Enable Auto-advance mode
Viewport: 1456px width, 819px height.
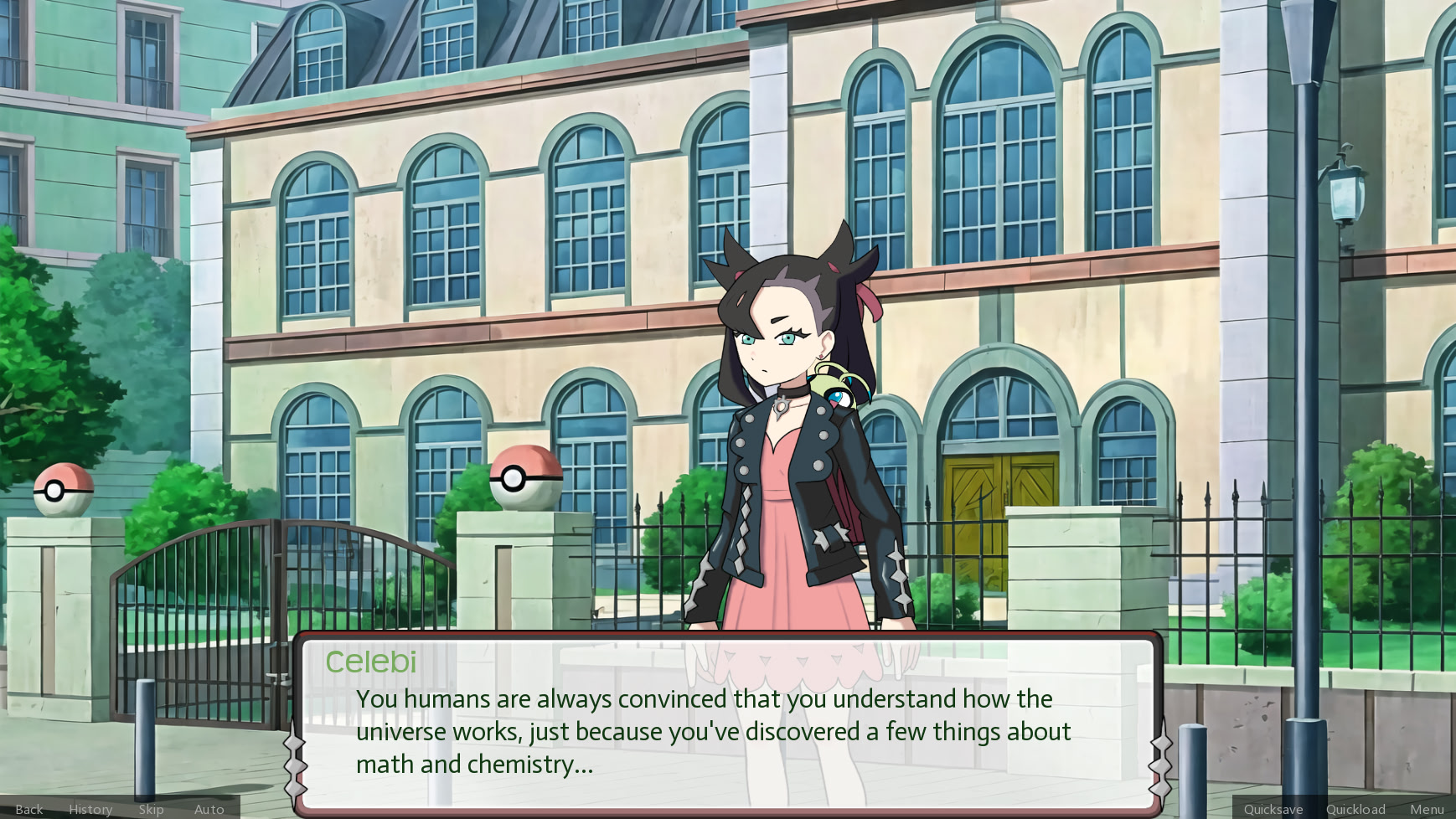[x=209, y=809]
